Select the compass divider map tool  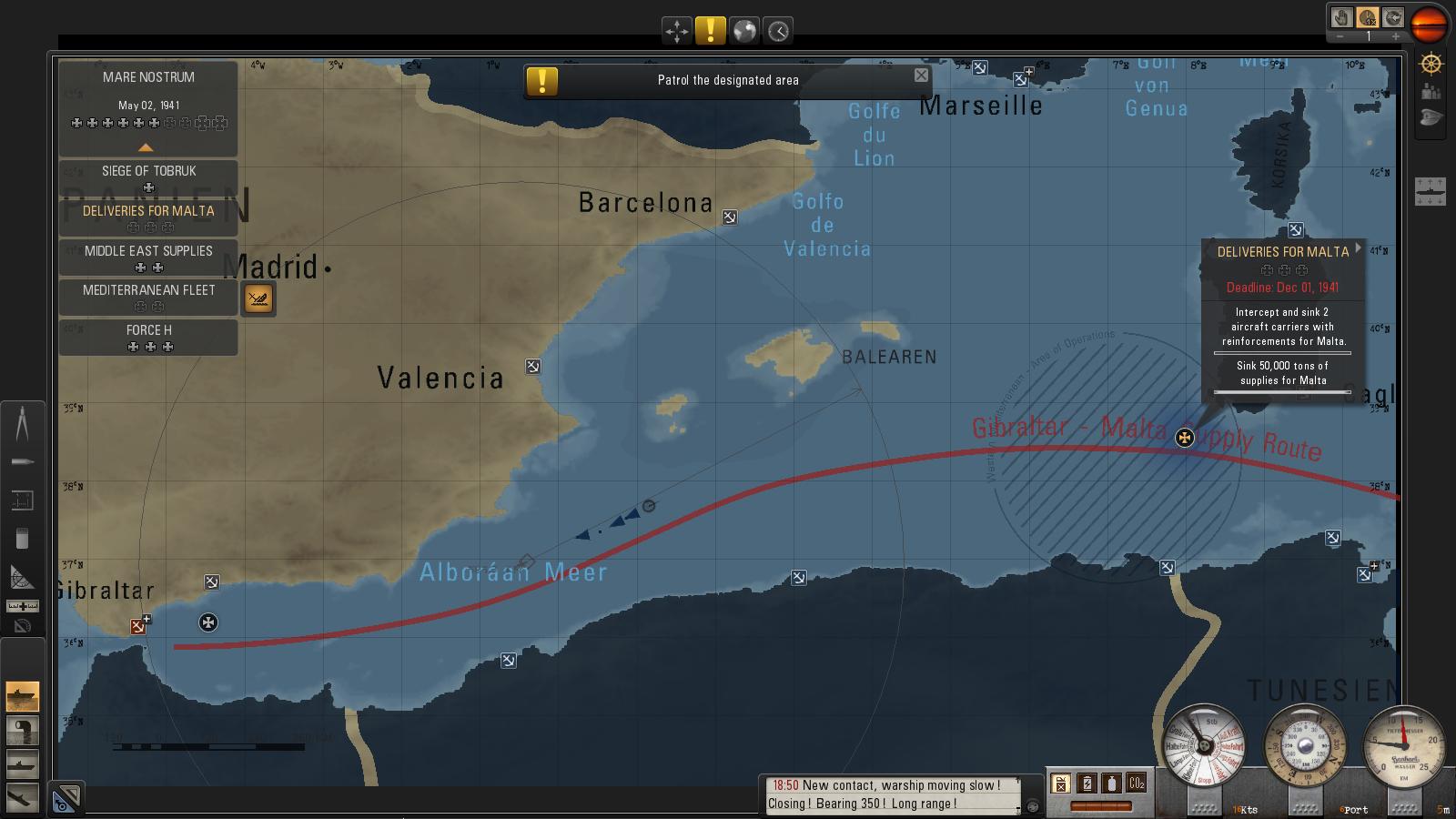pyautogui.click(x=23, y=423)
